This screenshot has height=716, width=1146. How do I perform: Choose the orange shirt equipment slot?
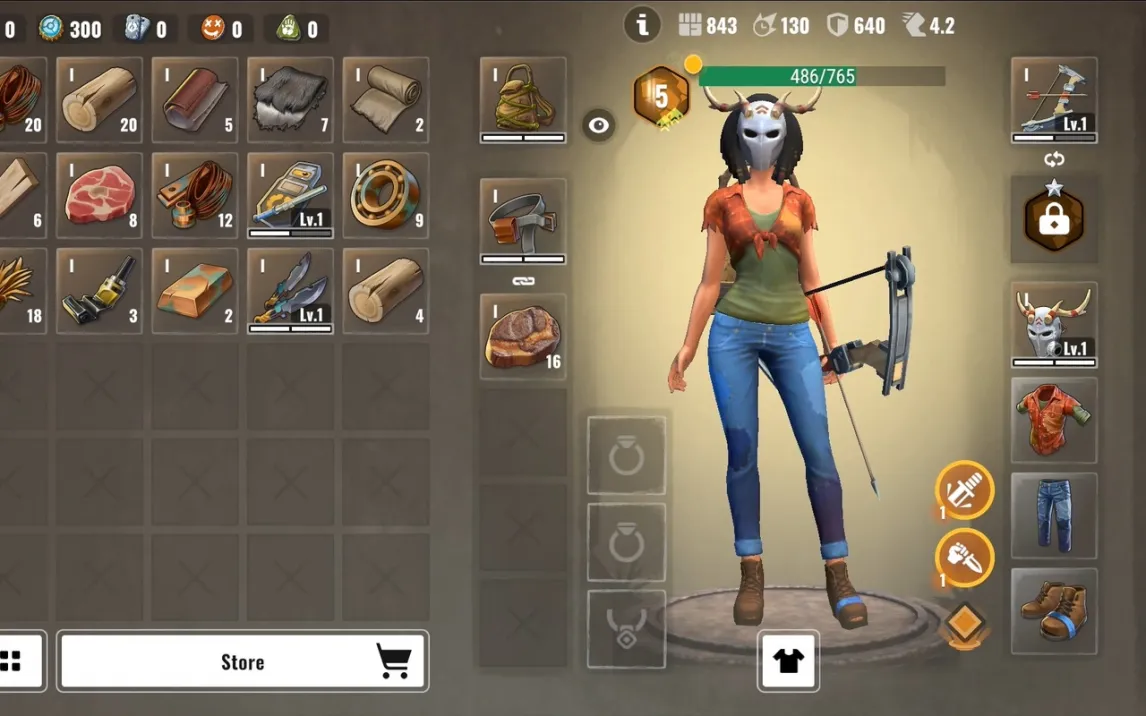1054,420
